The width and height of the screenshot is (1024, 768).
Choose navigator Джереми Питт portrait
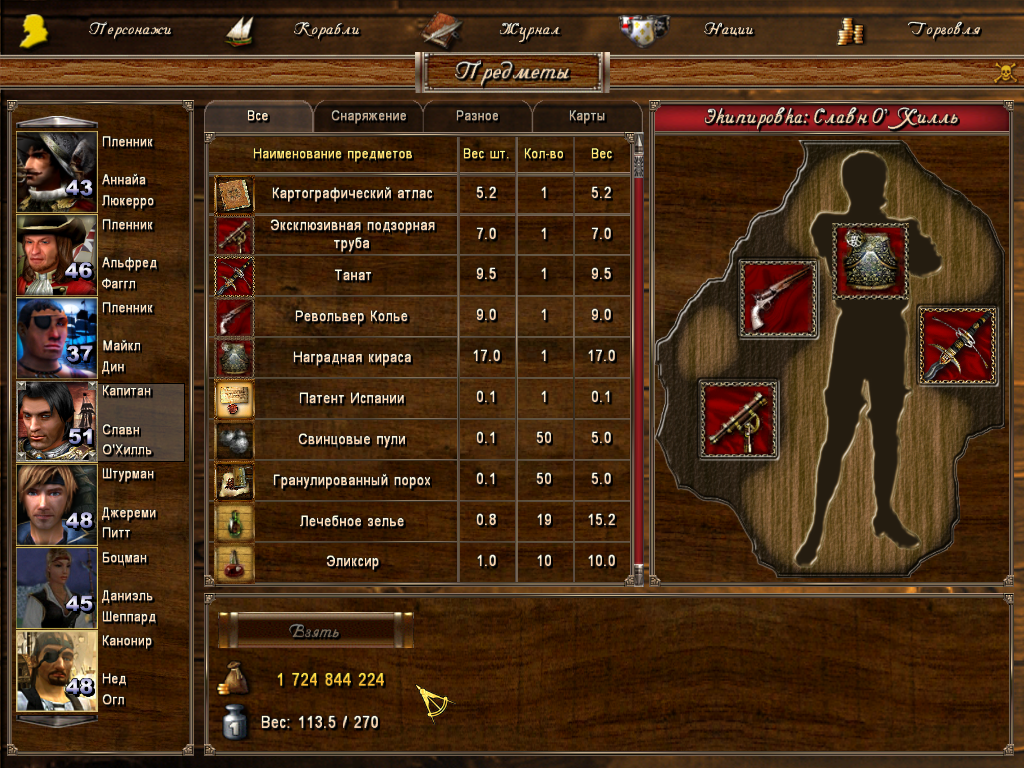coord(57,504)
